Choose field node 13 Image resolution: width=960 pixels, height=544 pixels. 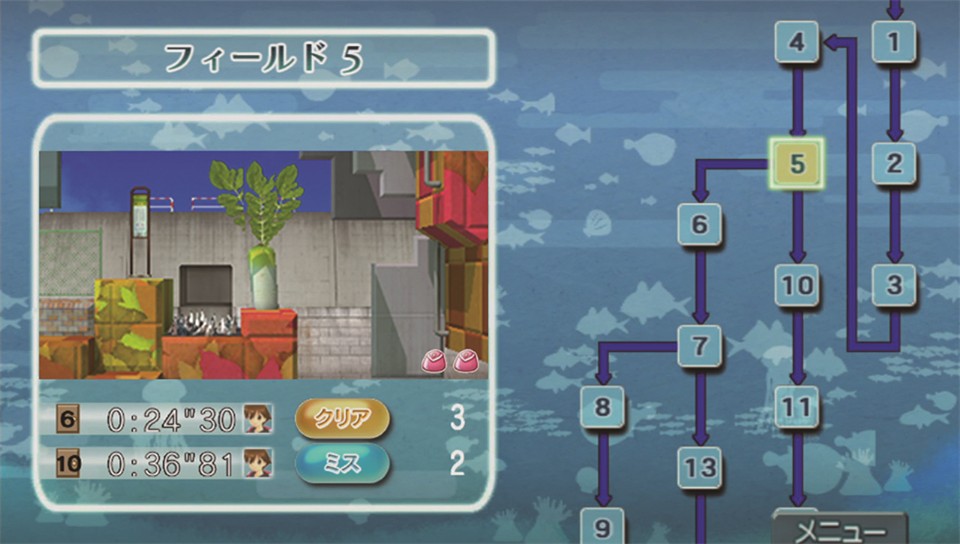(699, 467)
